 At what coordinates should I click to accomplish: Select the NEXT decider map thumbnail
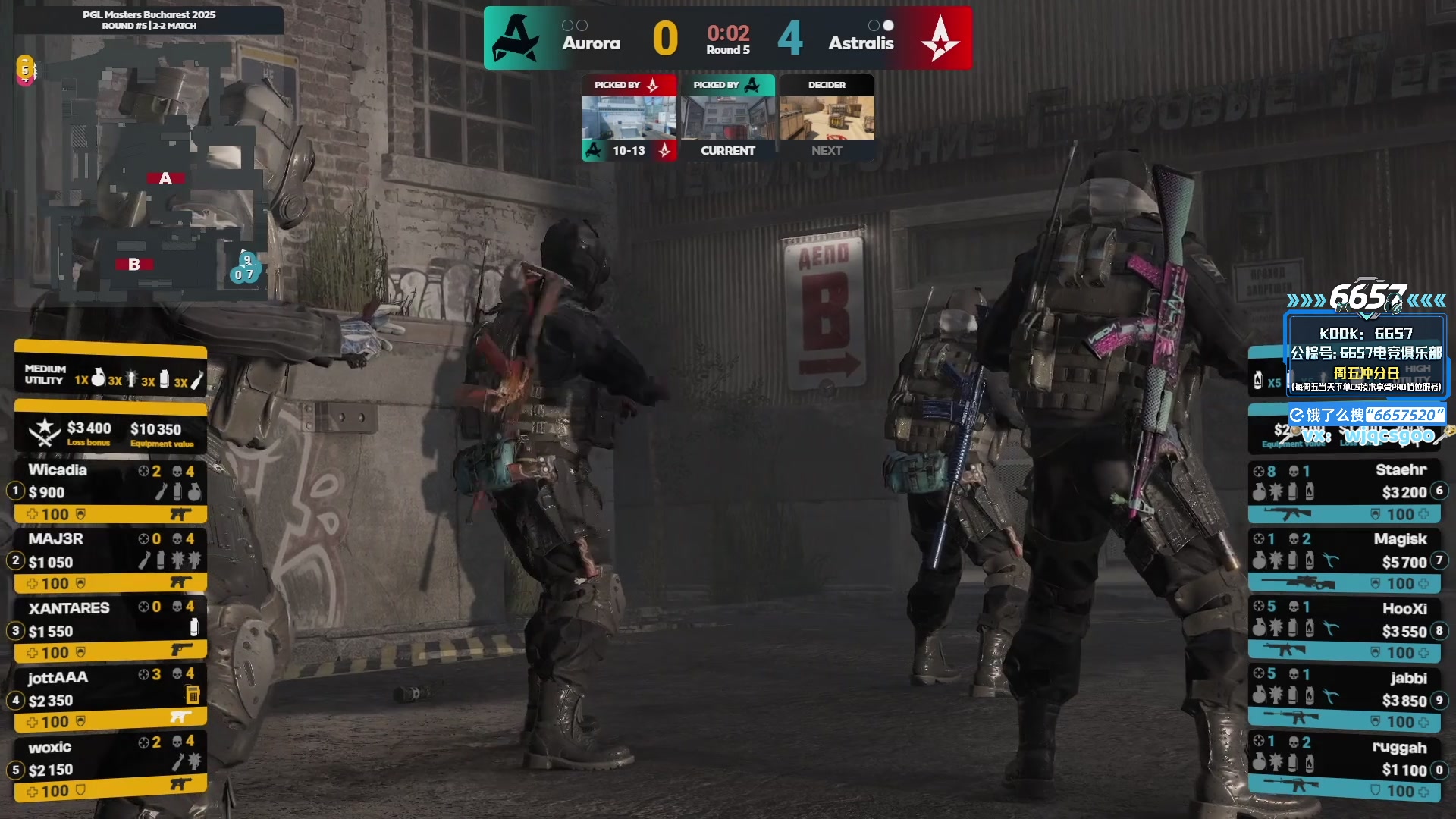point(827,118)
